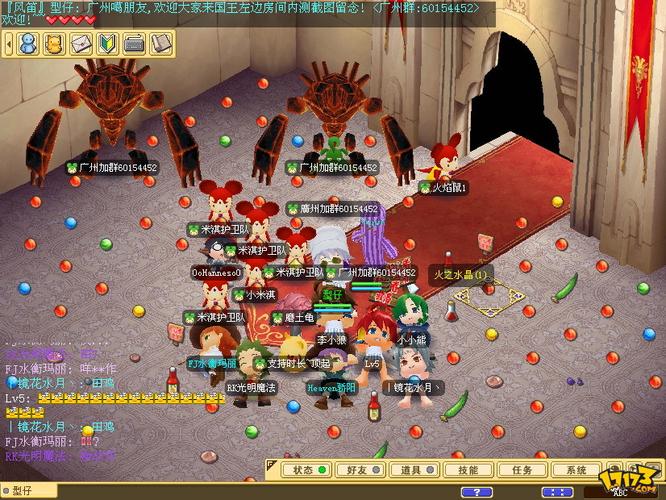
Task: Select the 梨仔 chat name tab
Action: [20, 491]
